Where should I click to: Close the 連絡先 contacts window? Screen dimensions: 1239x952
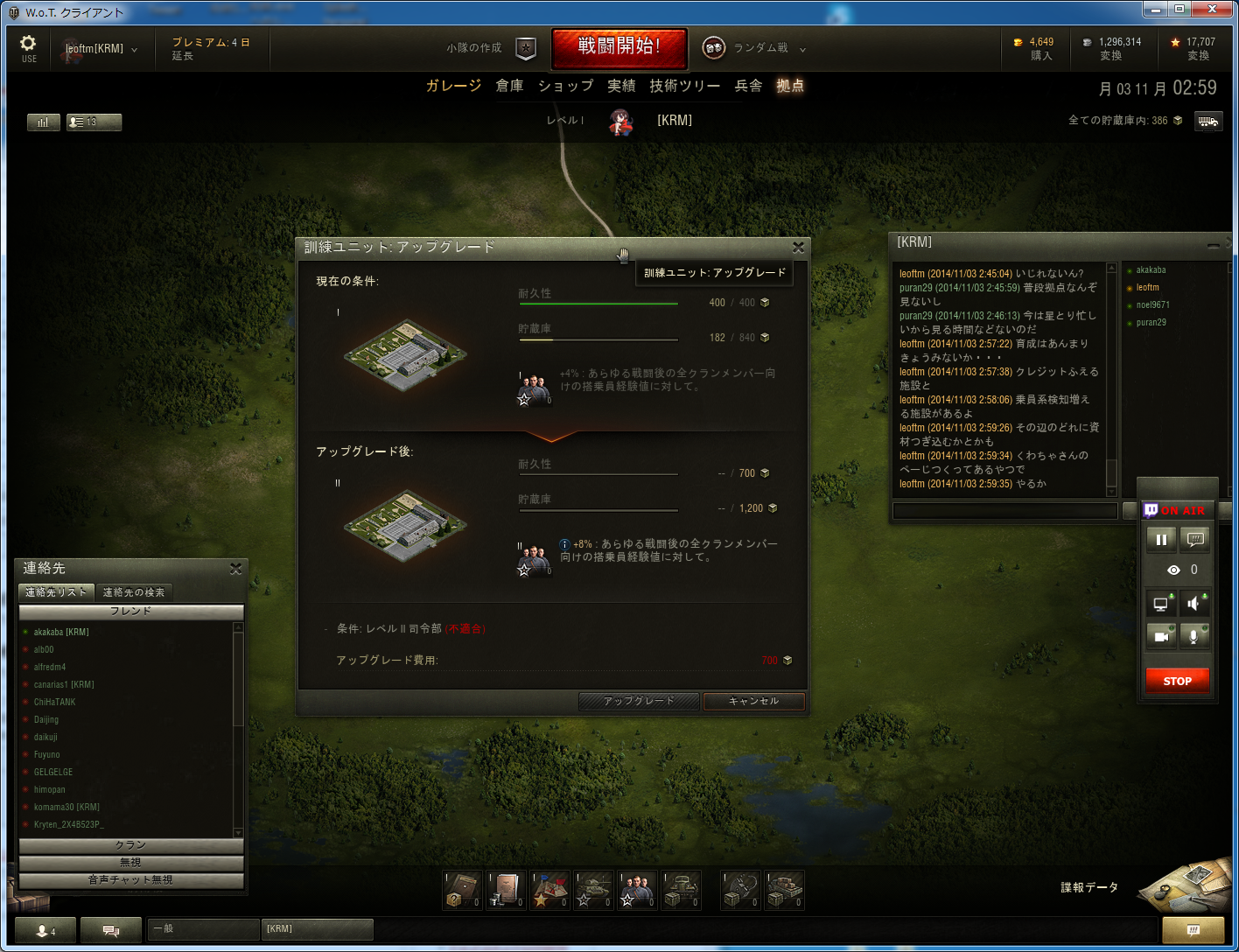click(x=235, y=569)
